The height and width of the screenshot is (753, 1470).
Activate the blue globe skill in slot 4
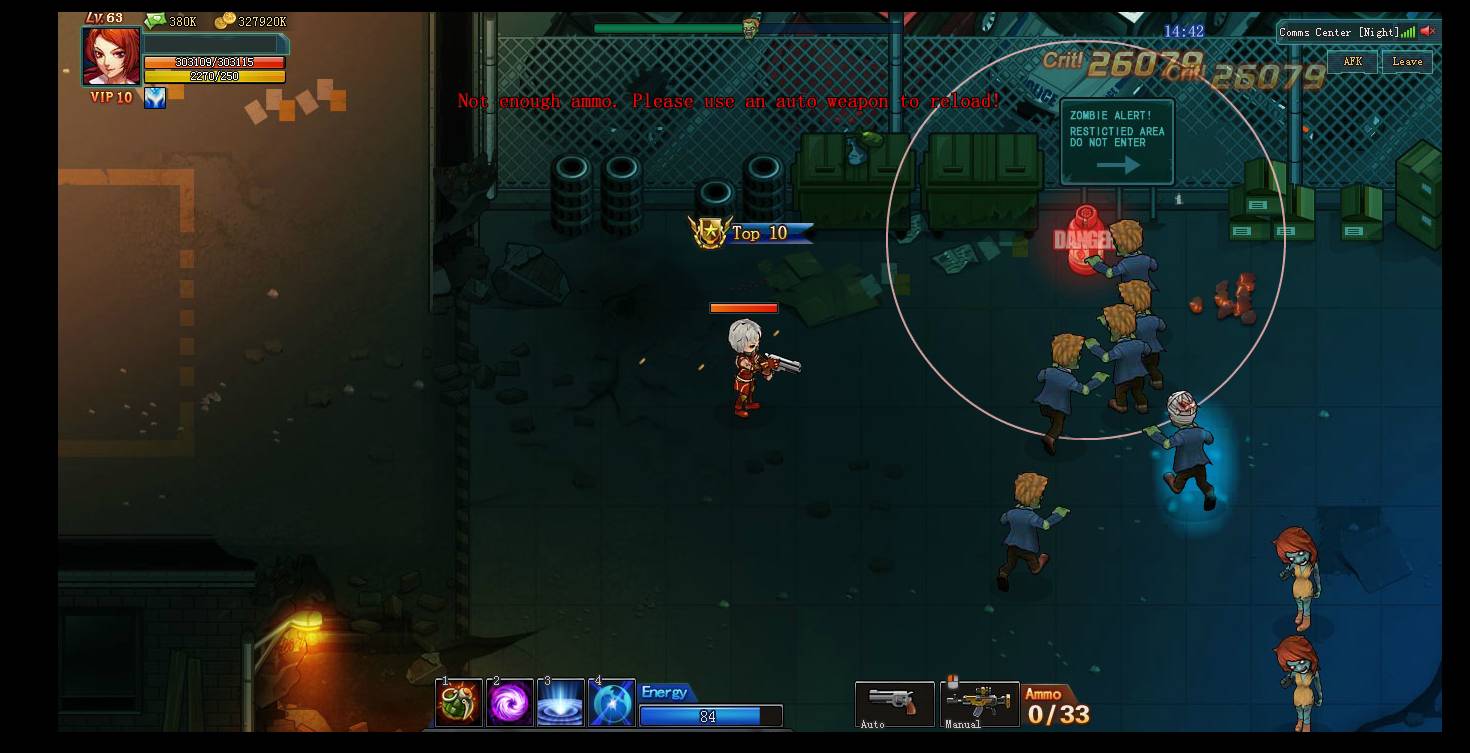612,703
